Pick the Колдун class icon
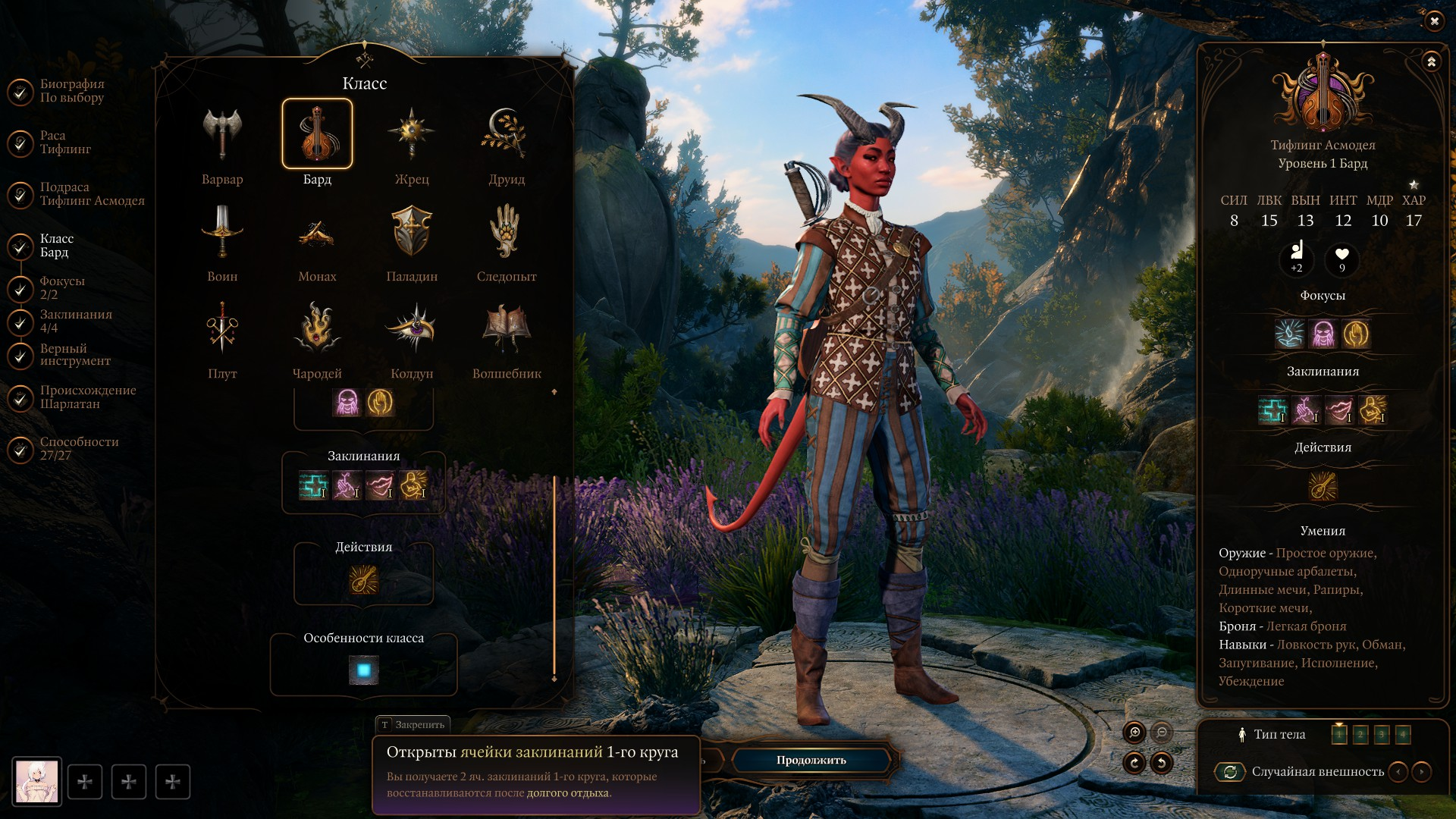The height and width of the screenshot is (819, 1456). 412,329
